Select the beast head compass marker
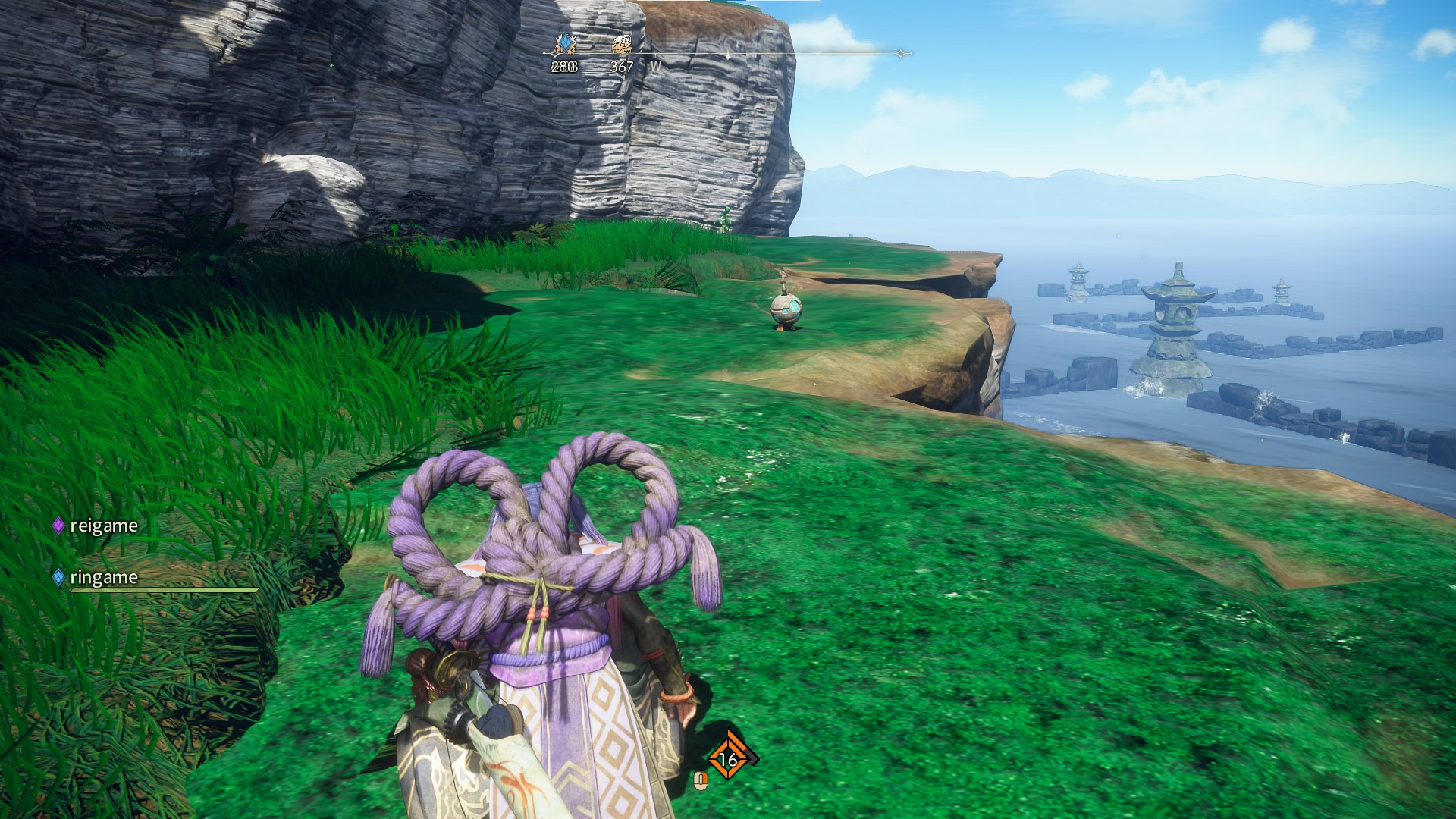The width and height of the screenshot is (1456, 819). tap(622, 44)
